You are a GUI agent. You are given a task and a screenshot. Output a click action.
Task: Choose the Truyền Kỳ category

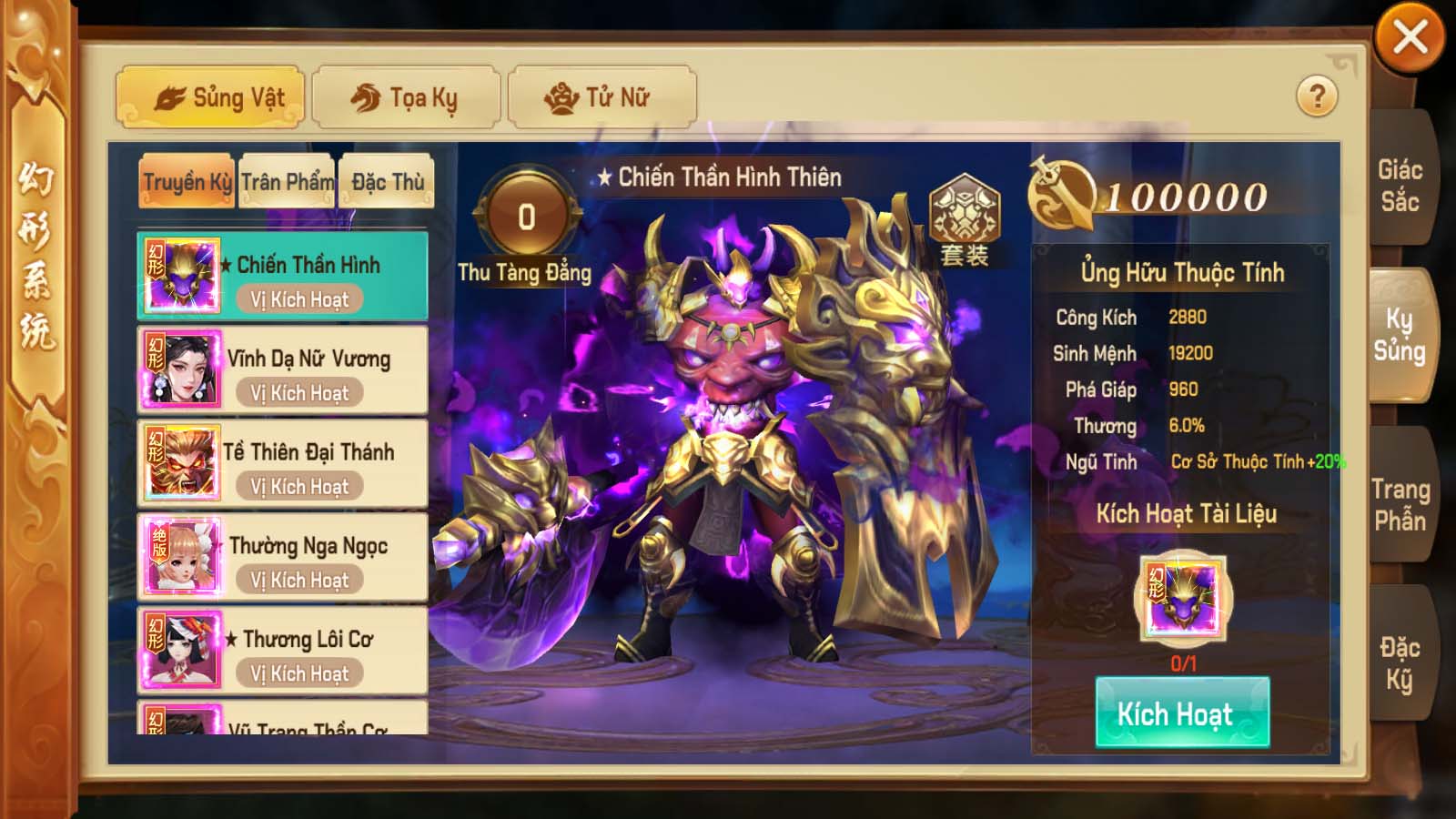pos(187,182)
